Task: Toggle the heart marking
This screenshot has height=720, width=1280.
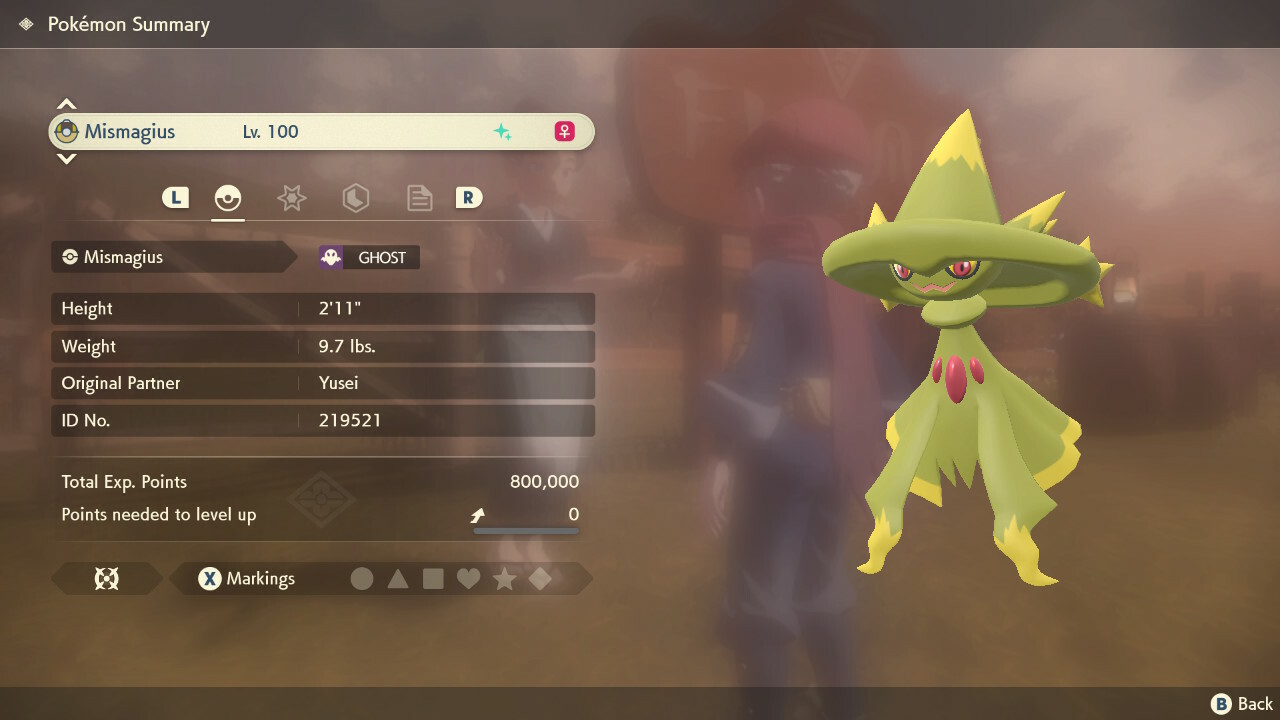Action: tap(468, 579)
